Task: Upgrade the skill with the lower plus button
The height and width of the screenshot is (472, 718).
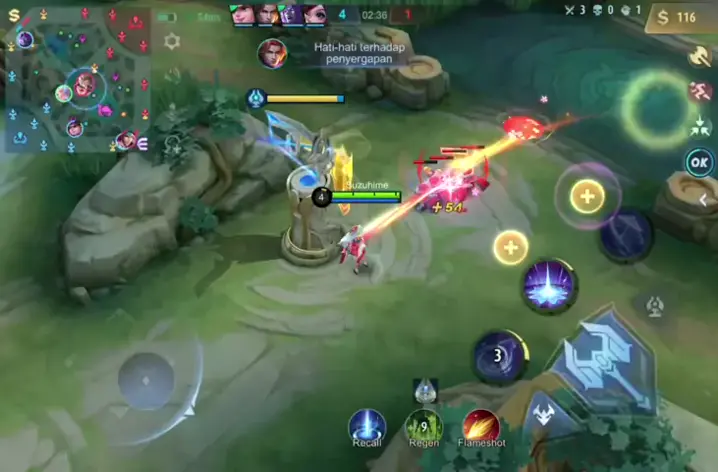Action: 510,247
